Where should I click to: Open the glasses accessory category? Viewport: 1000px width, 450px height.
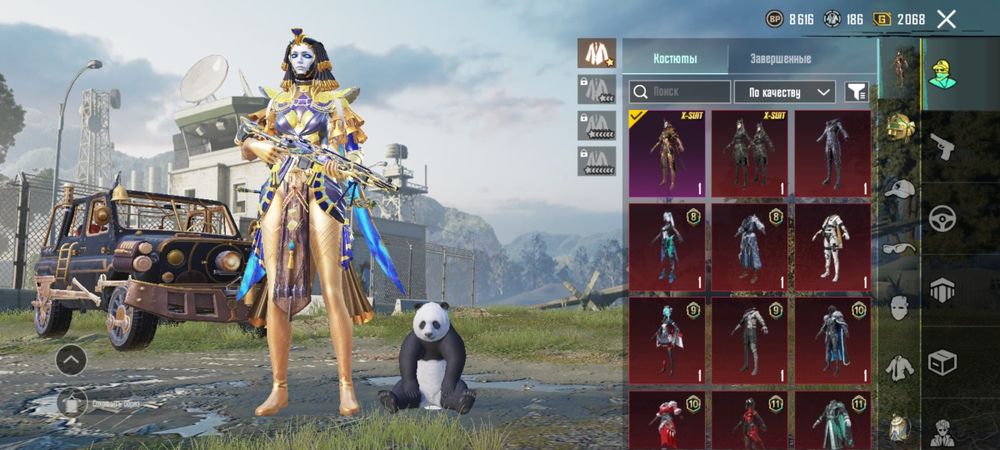[899, 248]
